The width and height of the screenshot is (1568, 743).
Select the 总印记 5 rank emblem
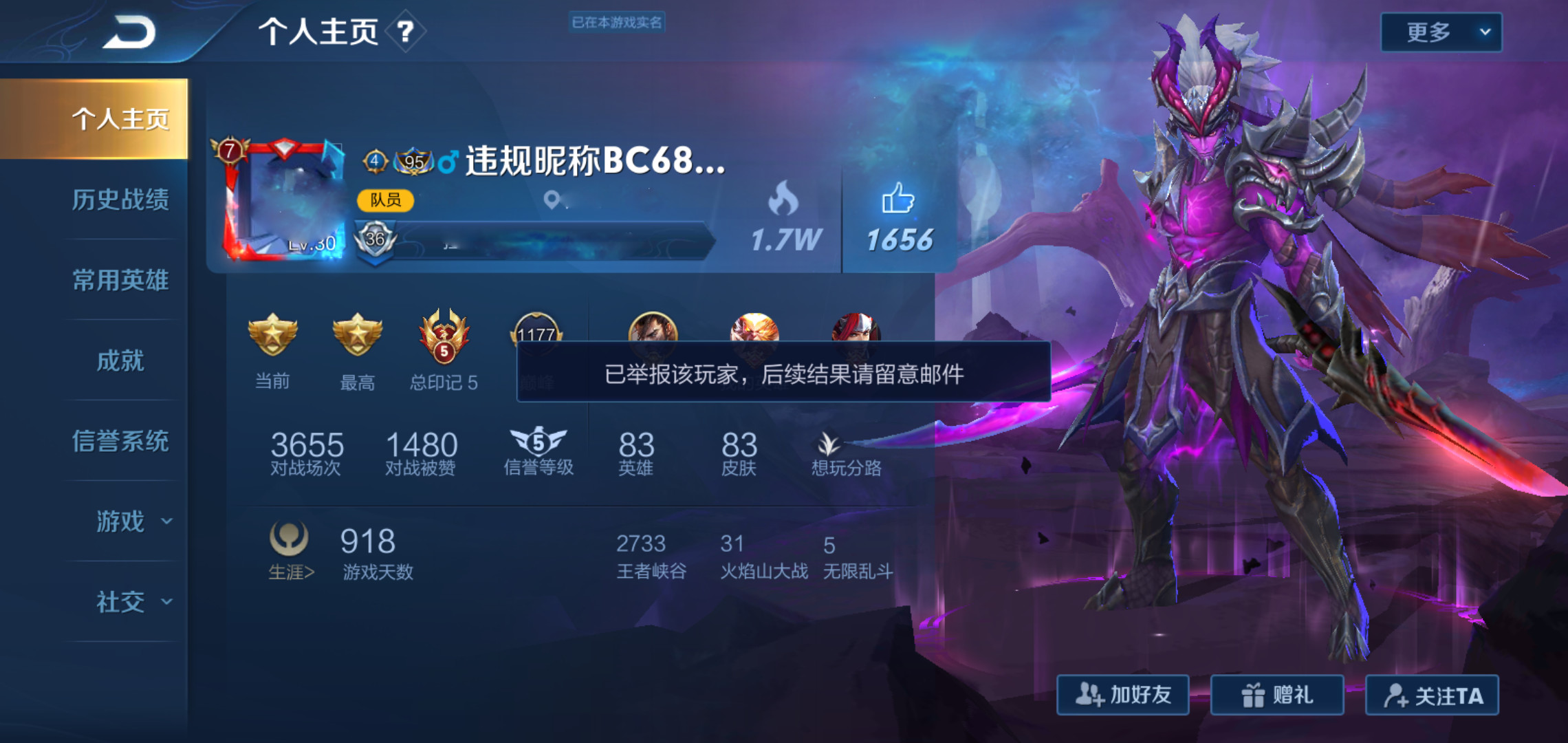click(443, 337)
